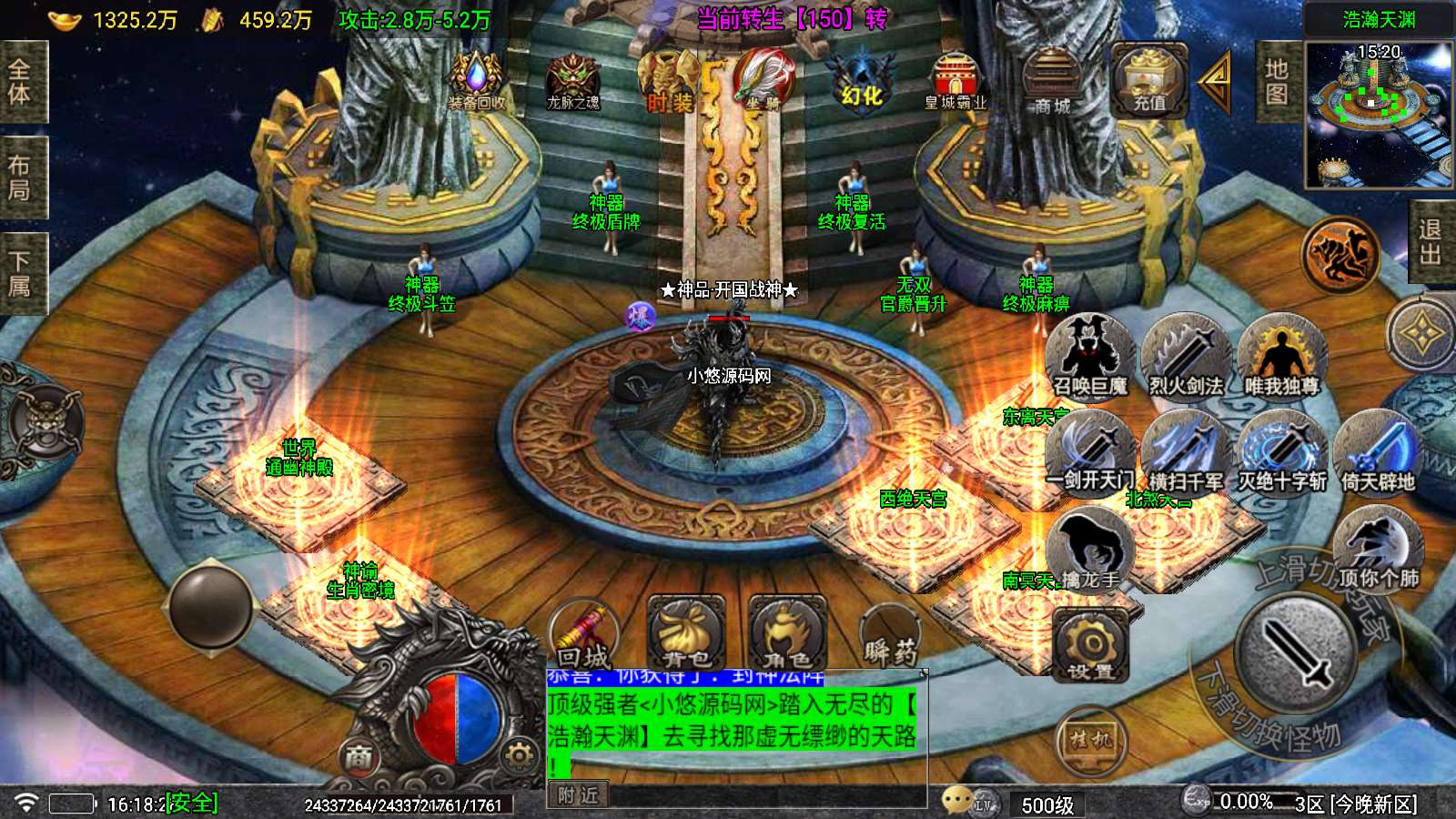Open the 时装 costume menu
The width and height of the screenshot is (1456, 819).
click(668, 82)
